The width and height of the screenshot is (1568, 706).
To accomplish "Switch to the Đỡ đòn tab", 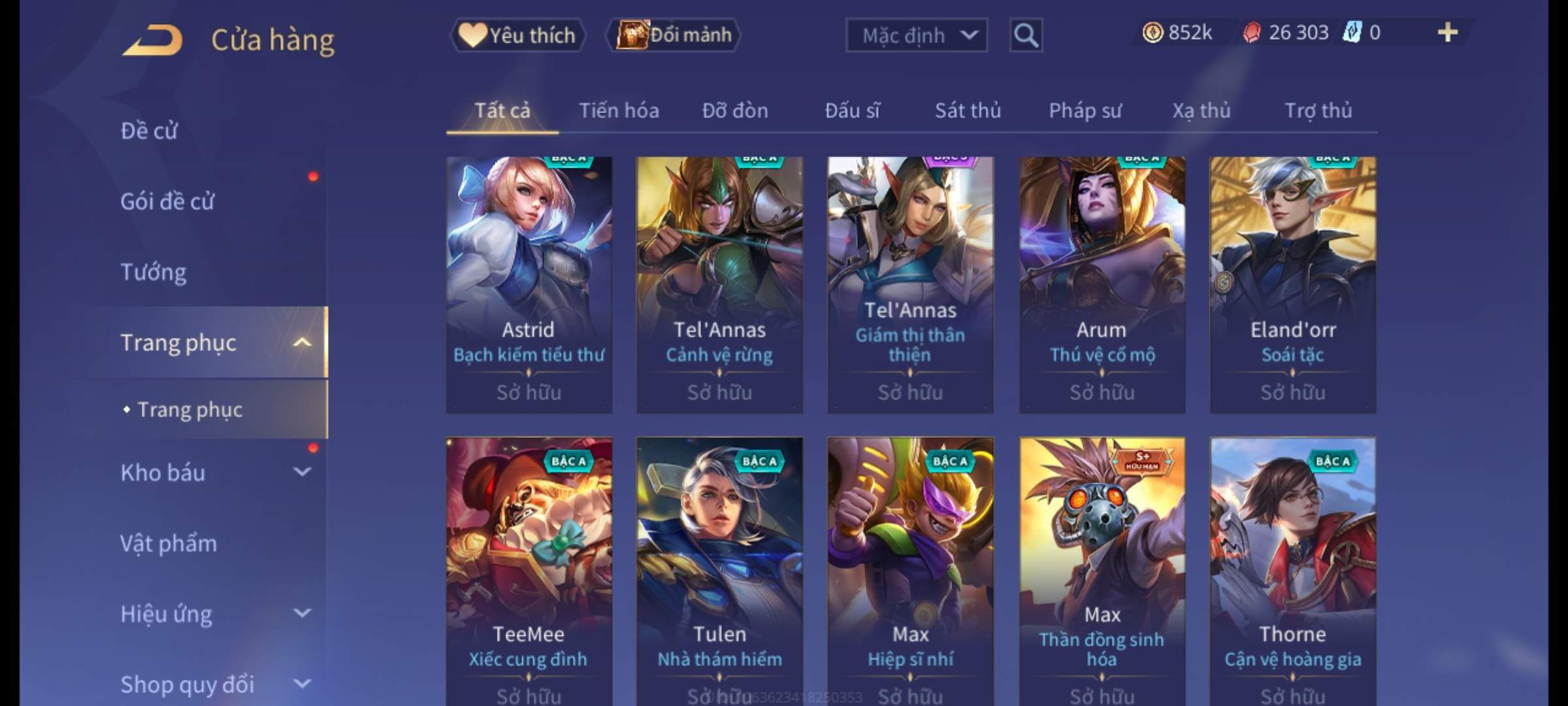I will pyautogui.click(x=735, y=110).
